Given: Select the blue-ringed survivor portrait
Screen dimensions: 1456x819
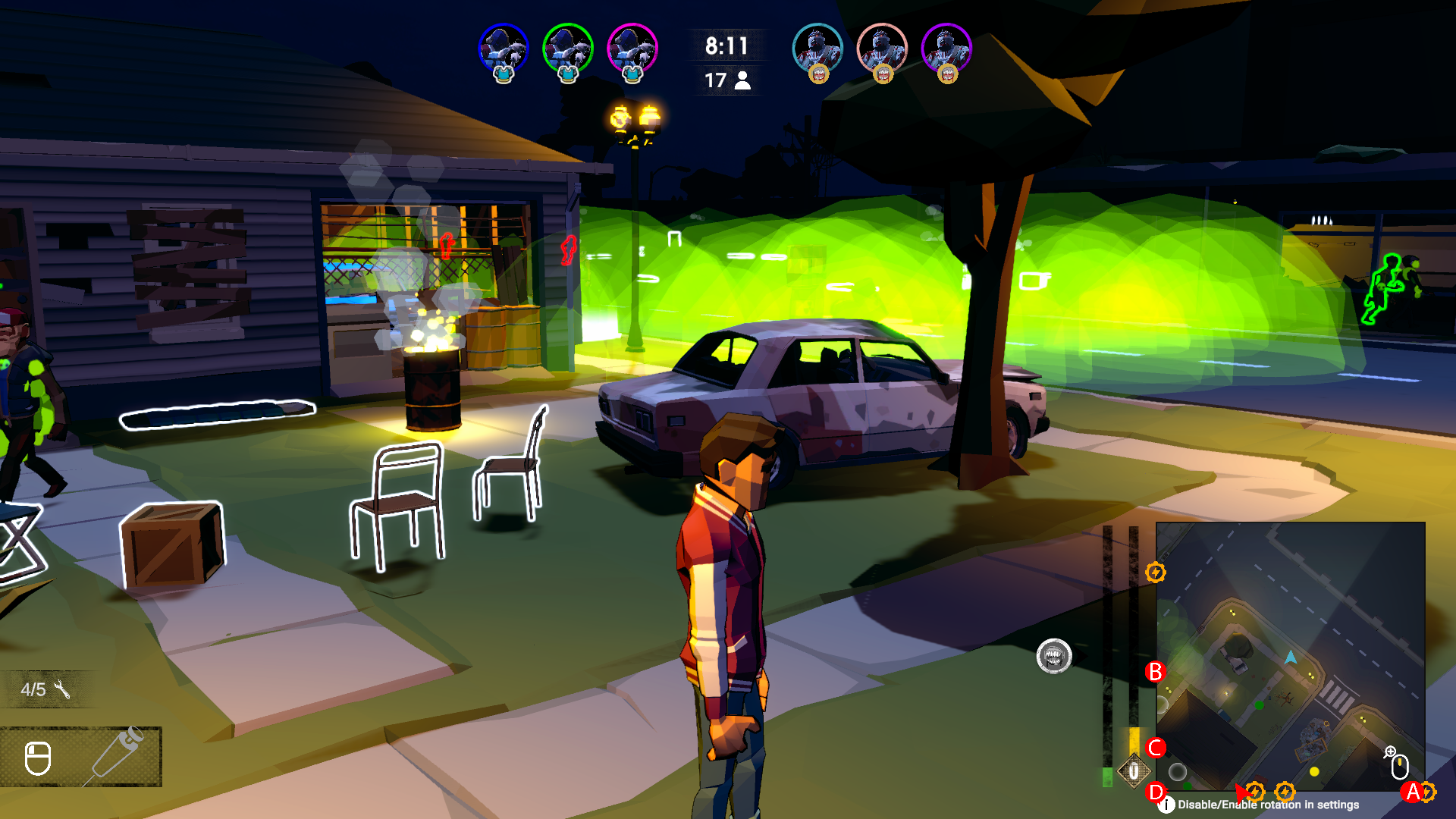Looking at the screenshot, I should [504, 49].
